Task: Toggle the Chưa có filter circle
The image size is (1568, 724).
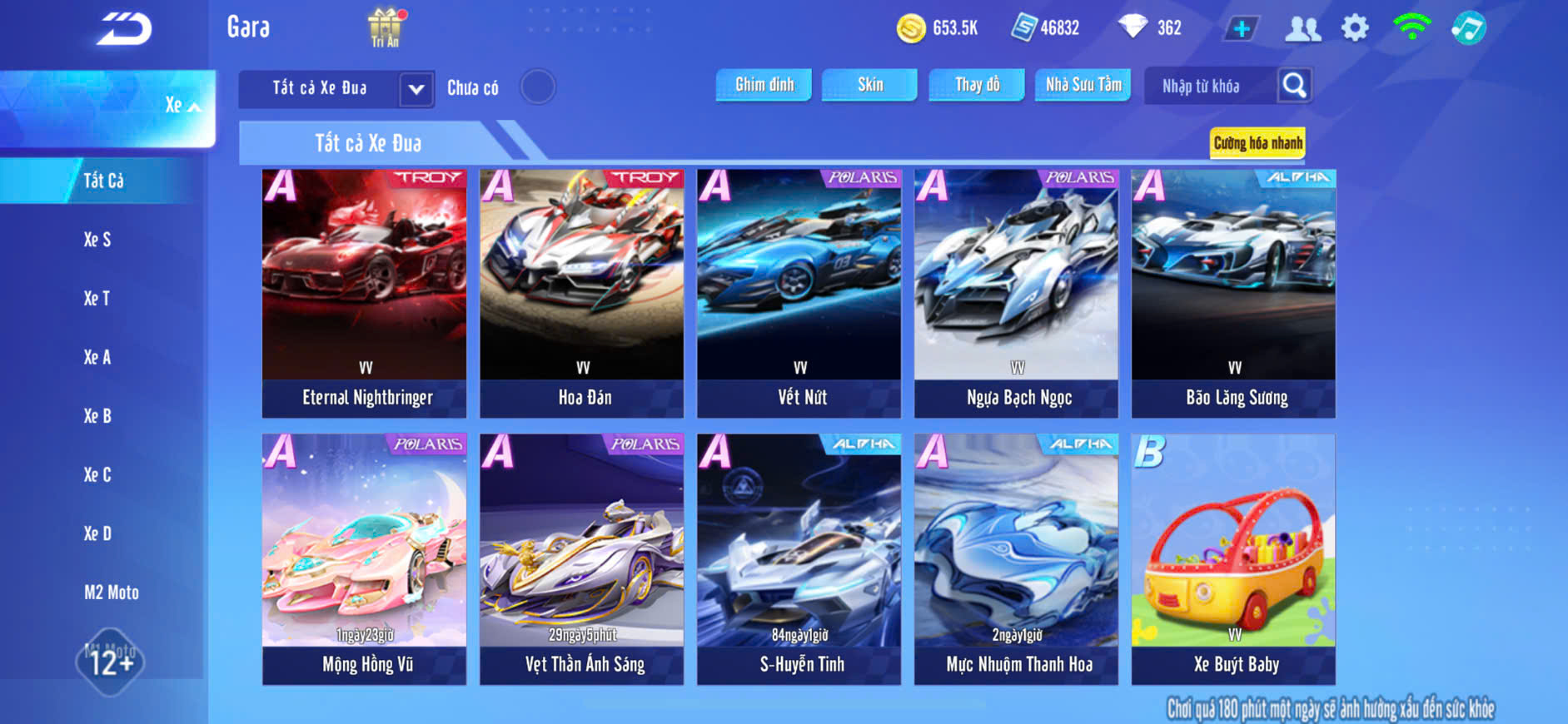Action: pyautogui.click(x=537, y=87)
